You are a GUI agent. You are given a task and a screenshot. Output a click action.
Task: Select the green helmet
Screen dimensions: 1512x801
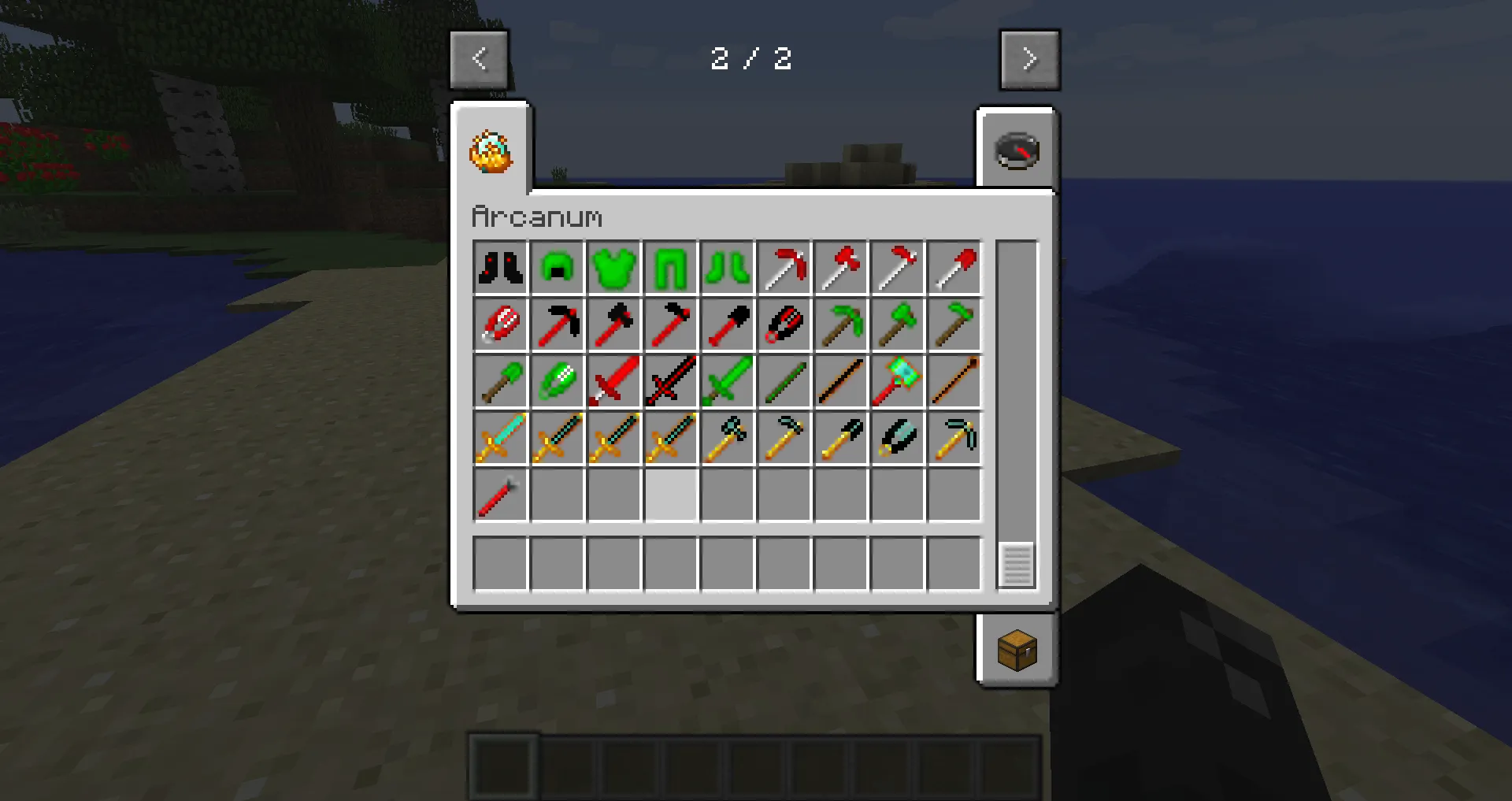point(557,268)
